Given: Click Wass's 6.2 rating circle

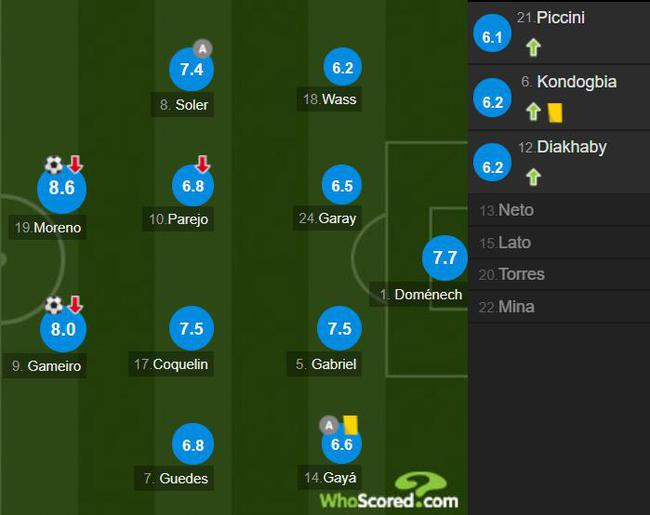Looking at the screenshot, I should click(x=342, y=69).
